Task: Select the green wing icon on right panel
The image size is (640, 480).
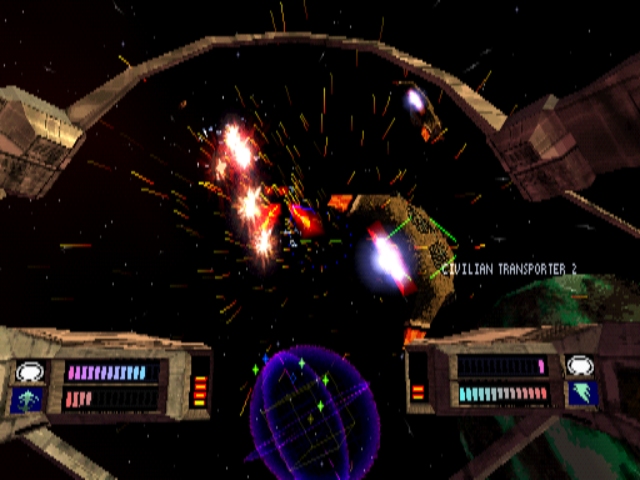Action: pyautogui.click(x=580, y=393)
